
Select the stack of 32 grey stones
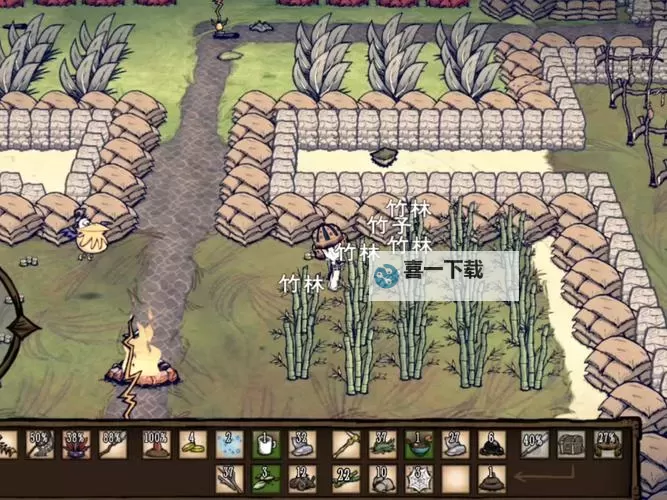301,444
